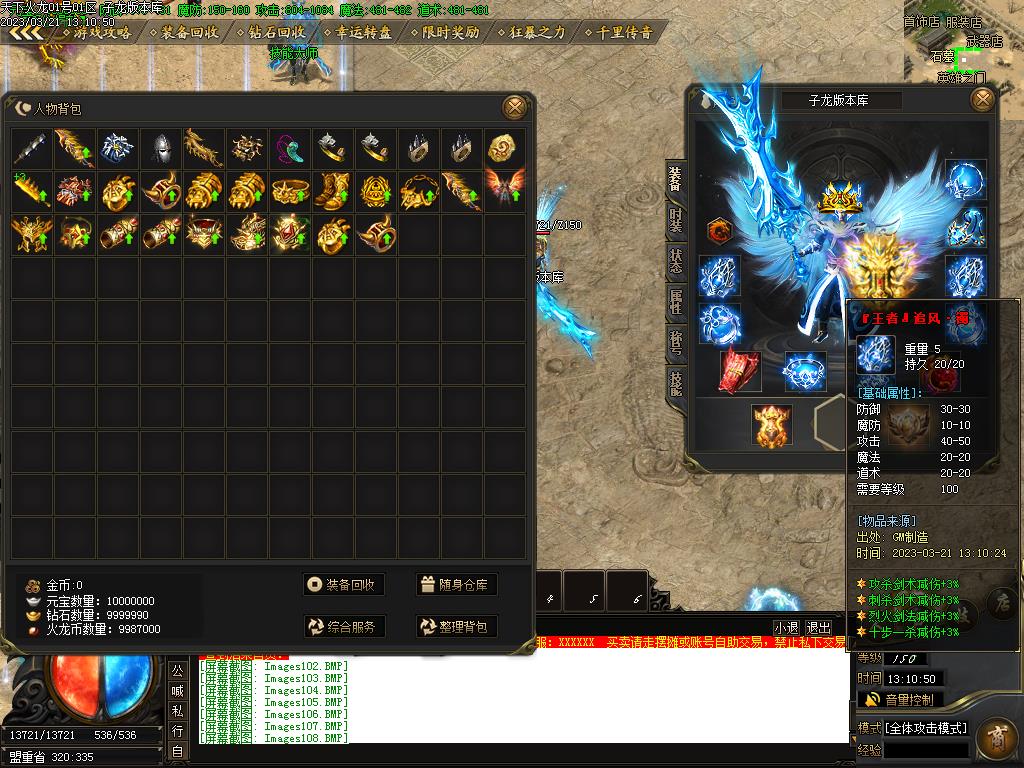Image resolution: width=1024 pixels, height=768 pixels.
Task: Close the 人物背包 inventory window
Action: 515,107
